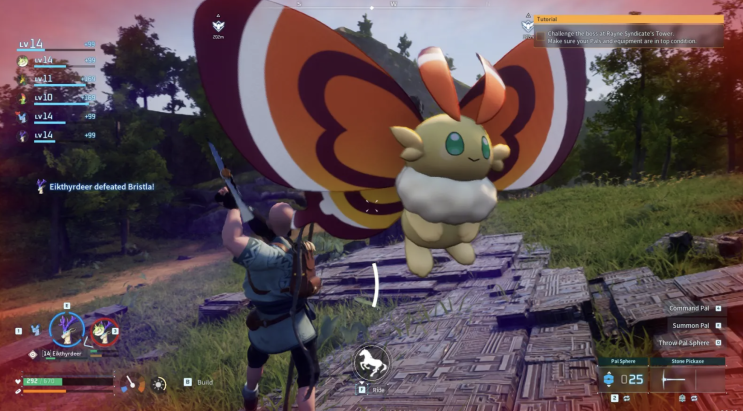
Task: Open the Build option
Action: click(204, 382)
